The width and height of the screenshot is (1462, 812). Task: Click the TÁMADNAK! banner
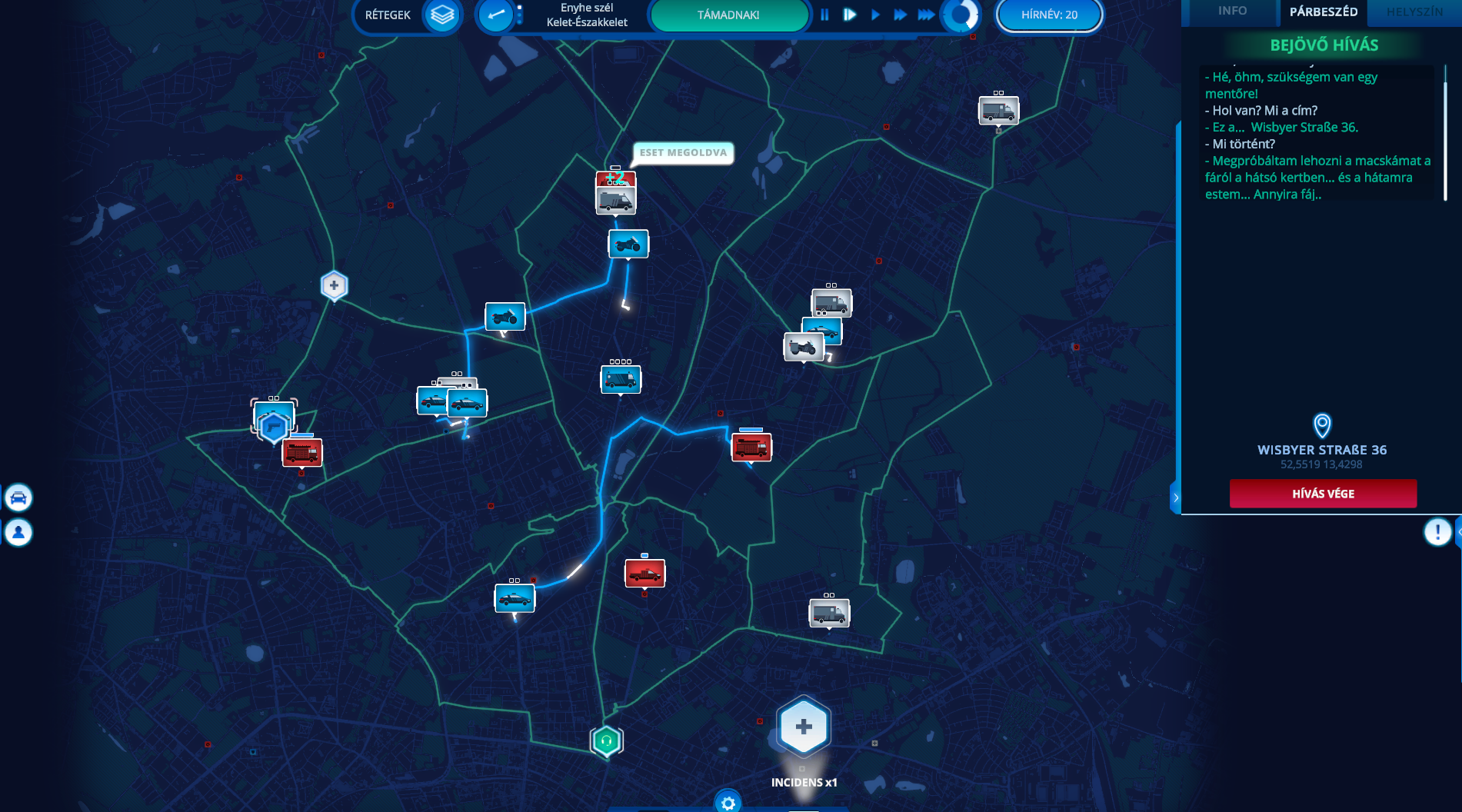(728, 15)
